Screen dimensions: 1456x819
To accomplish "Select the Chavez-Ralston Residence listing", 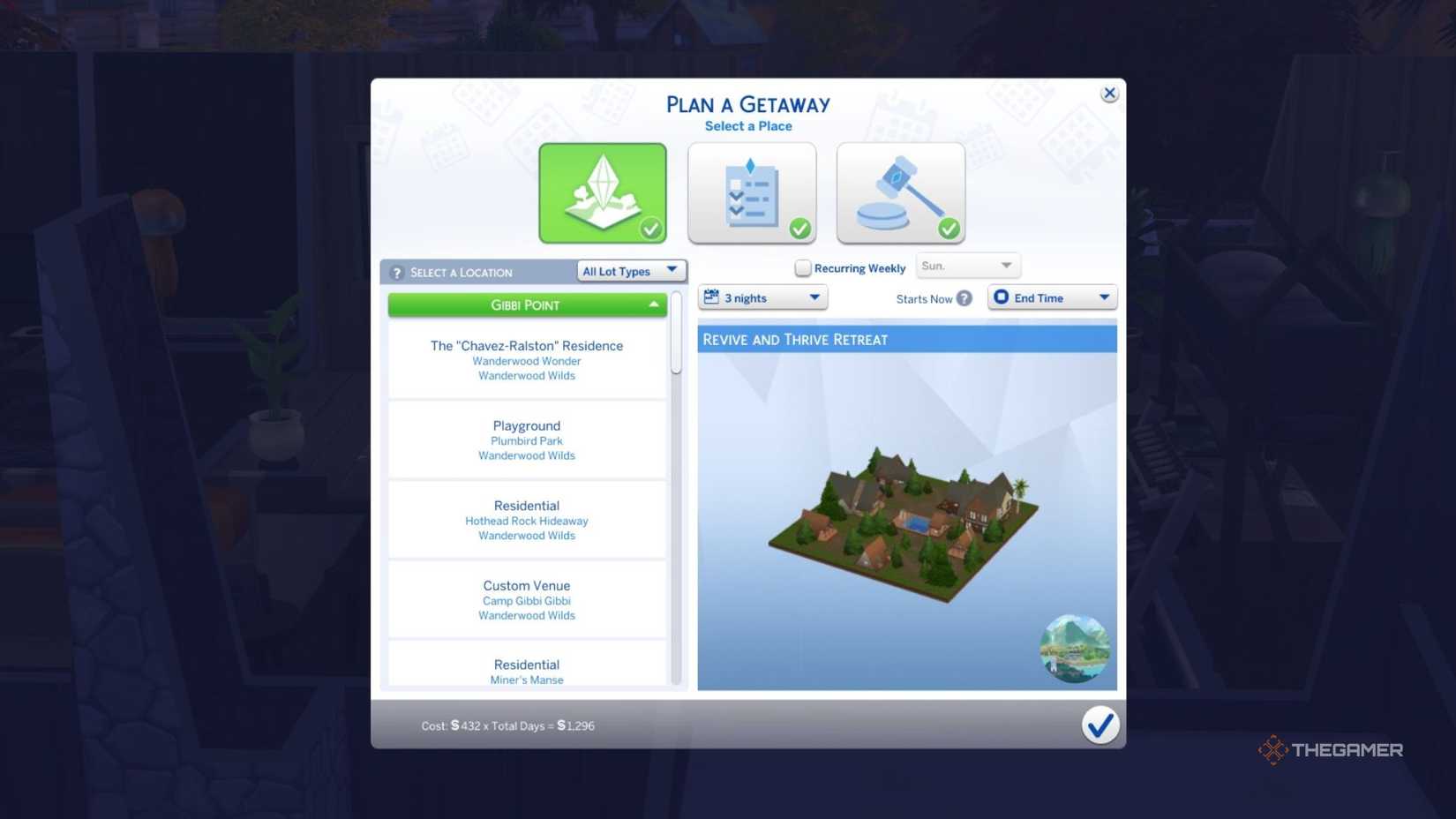I will pyautogui.click(x=527, y=359).
